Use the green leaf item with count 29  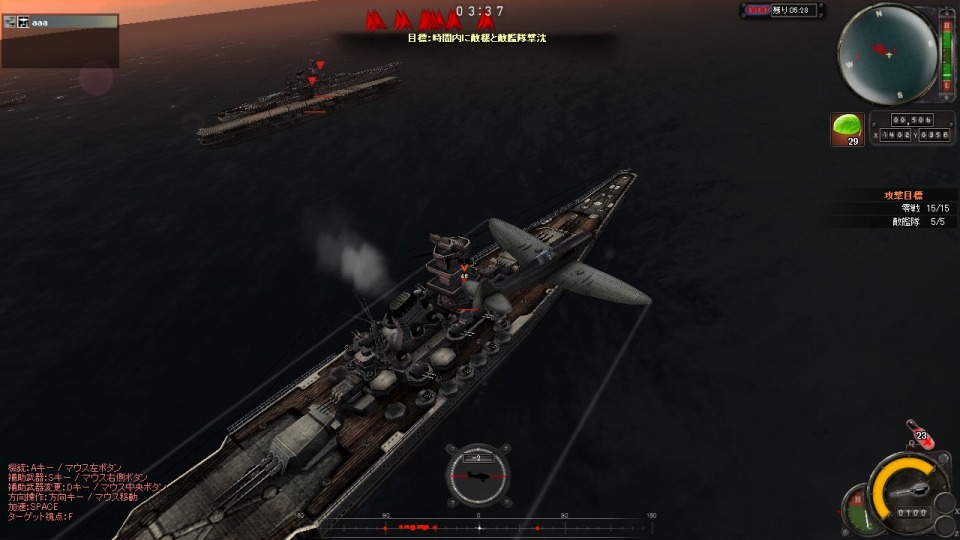pyautogui.click(x=847, y=128)
